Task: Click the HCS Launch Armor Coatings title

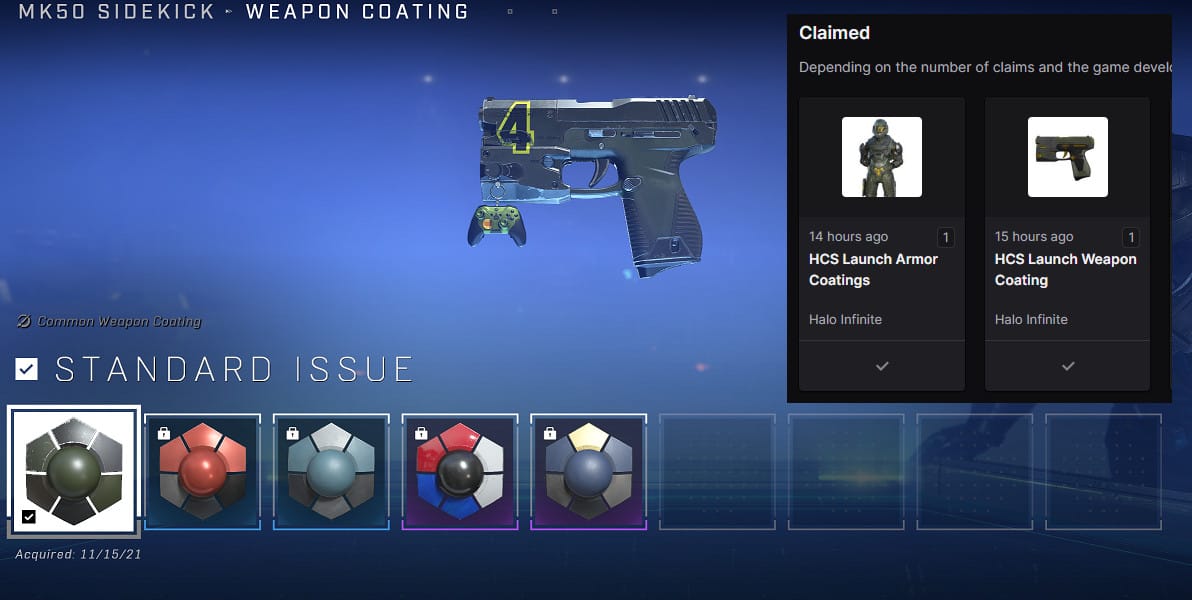Action: [873, 270]
